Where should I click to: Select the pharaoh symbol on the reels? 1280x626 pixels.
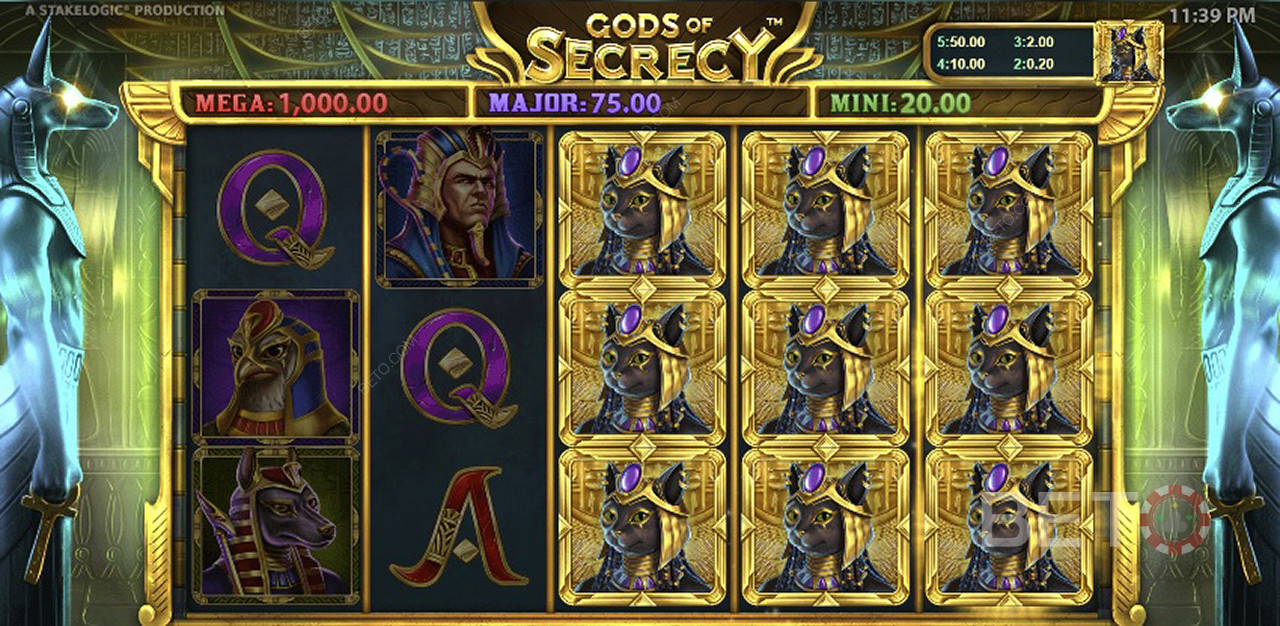coord(459,208)
